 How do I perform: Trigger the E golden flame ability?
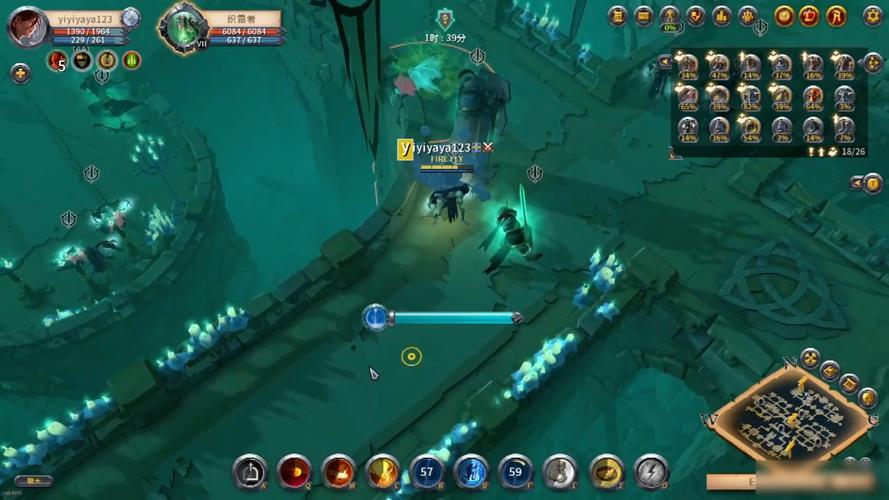pyautogui.click(x=383, y=471)
